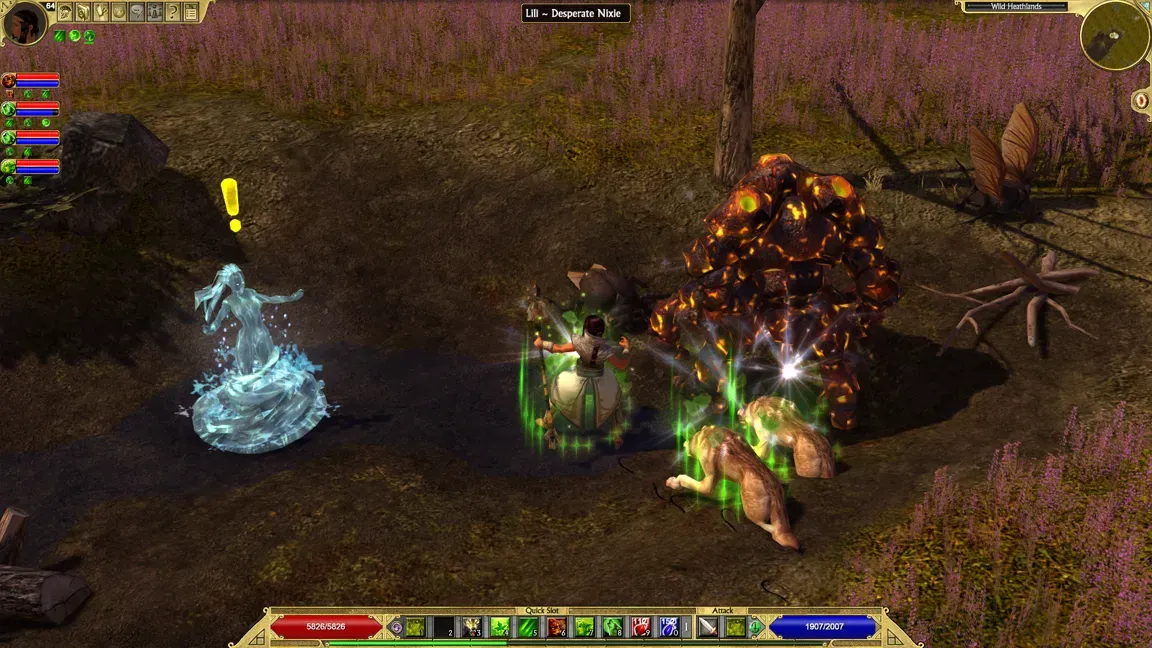
Task: Select the sword attack skill slot
Action: (708, 627)
